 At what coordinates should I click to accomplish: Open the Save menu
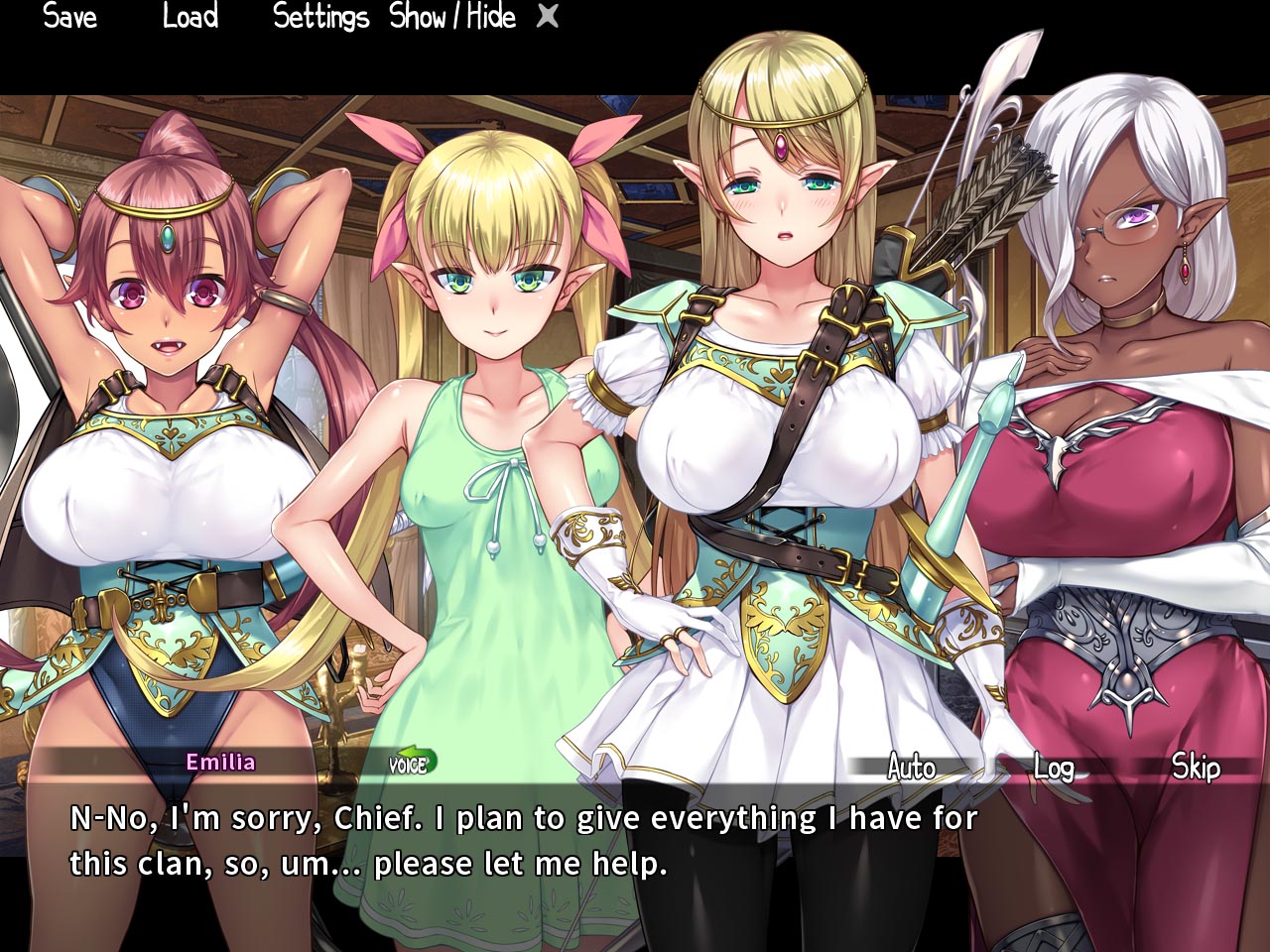pos(70,17)
